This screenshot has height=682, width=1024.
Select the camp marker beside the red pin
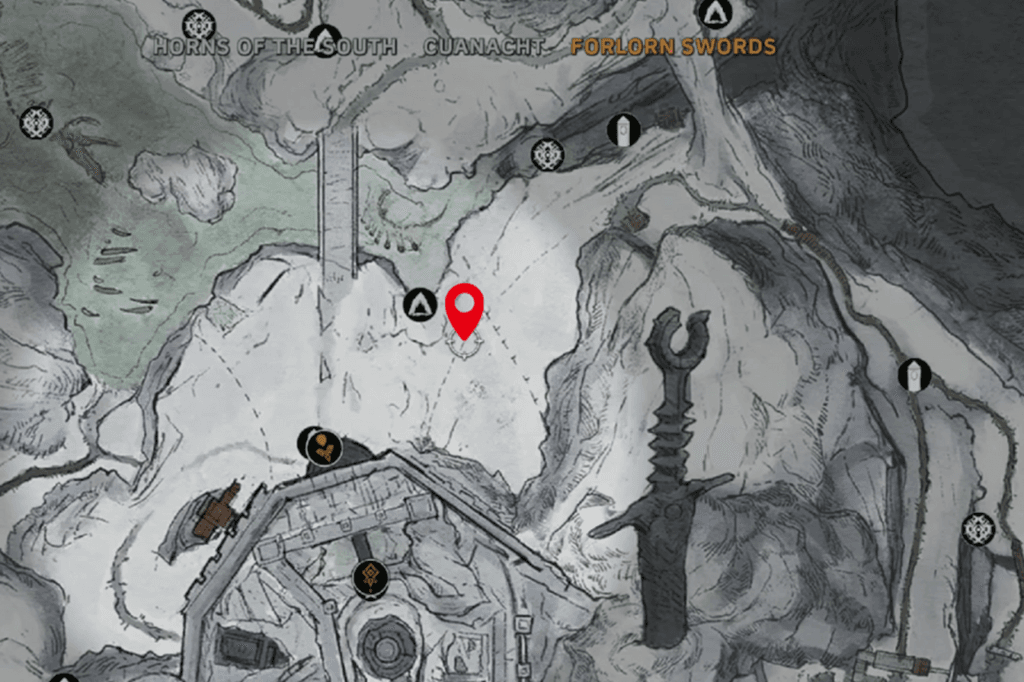coord(419,302)
